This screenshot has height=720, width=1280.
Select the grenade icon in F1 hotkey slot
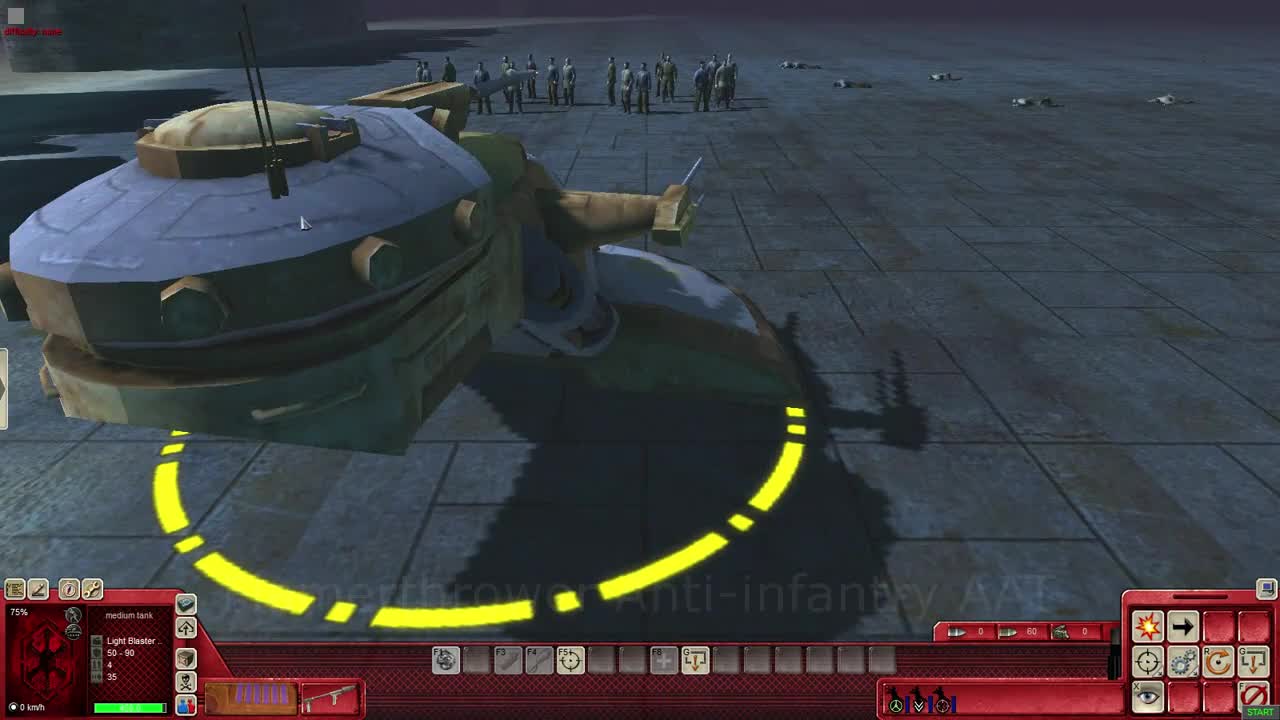click(x=445, y=661)
